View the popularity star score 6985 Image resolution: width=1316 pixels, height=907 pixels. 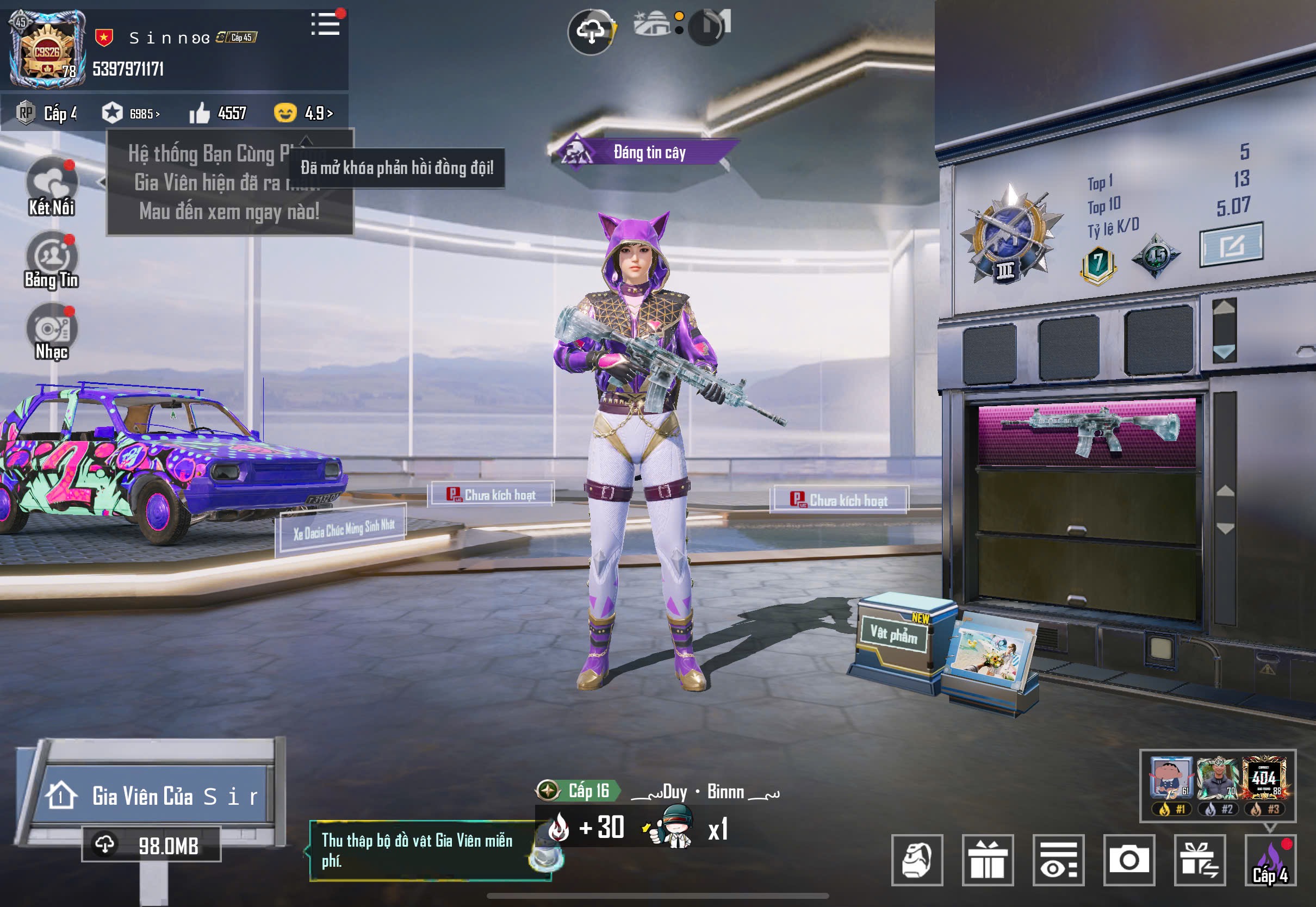pyautogui.click(x=131, y=113)
